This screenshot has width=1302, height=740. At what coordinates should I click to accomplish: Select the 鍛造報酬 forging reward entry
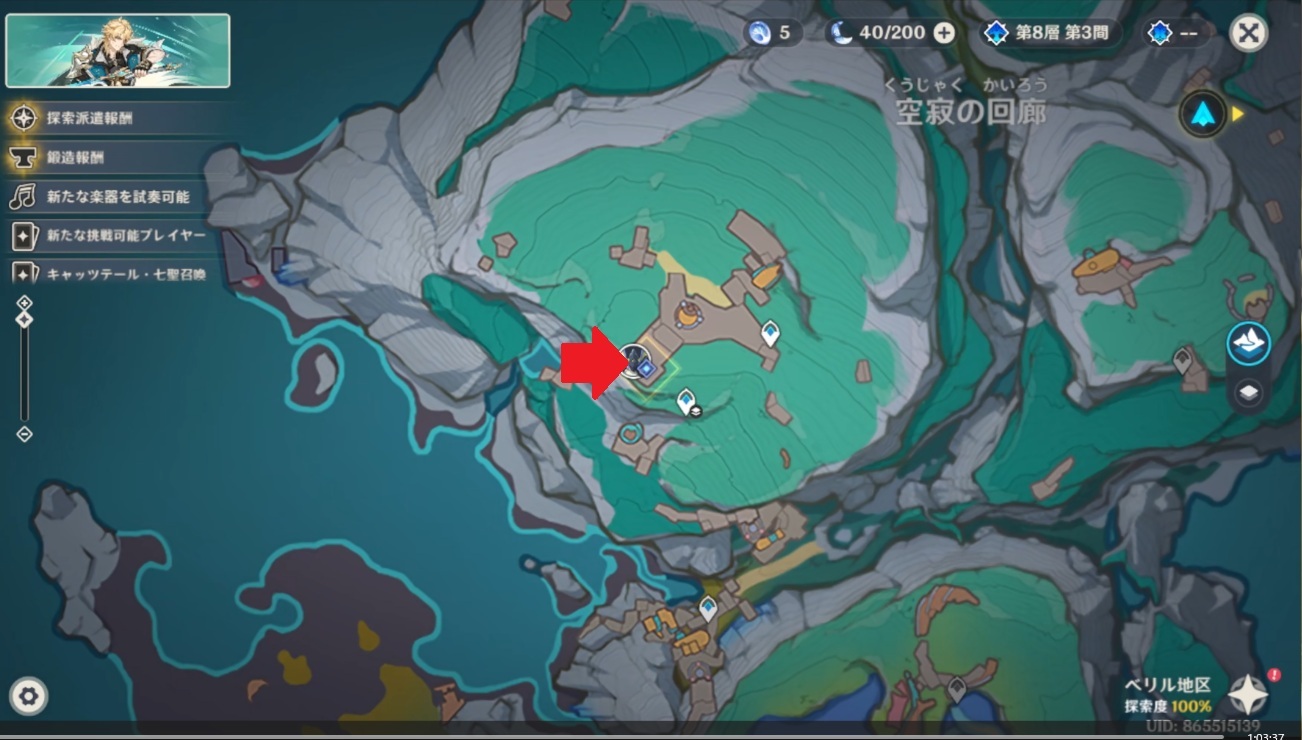pos(75,157)
